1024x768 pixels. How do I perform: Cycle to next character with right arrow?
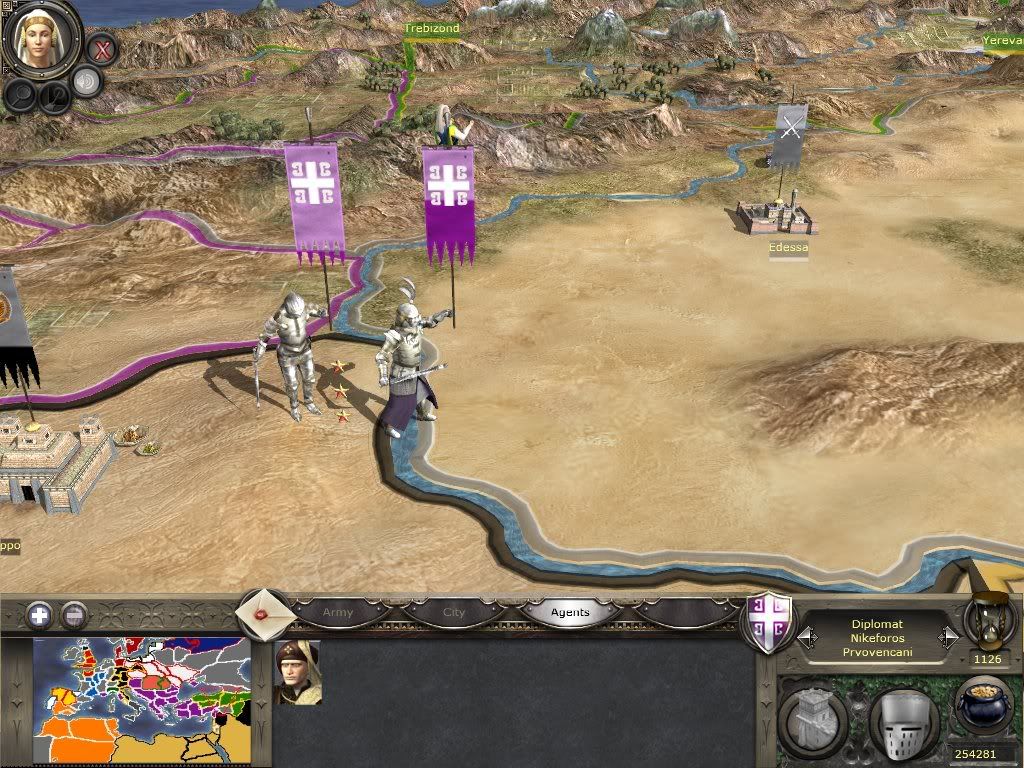pos(948,637)
